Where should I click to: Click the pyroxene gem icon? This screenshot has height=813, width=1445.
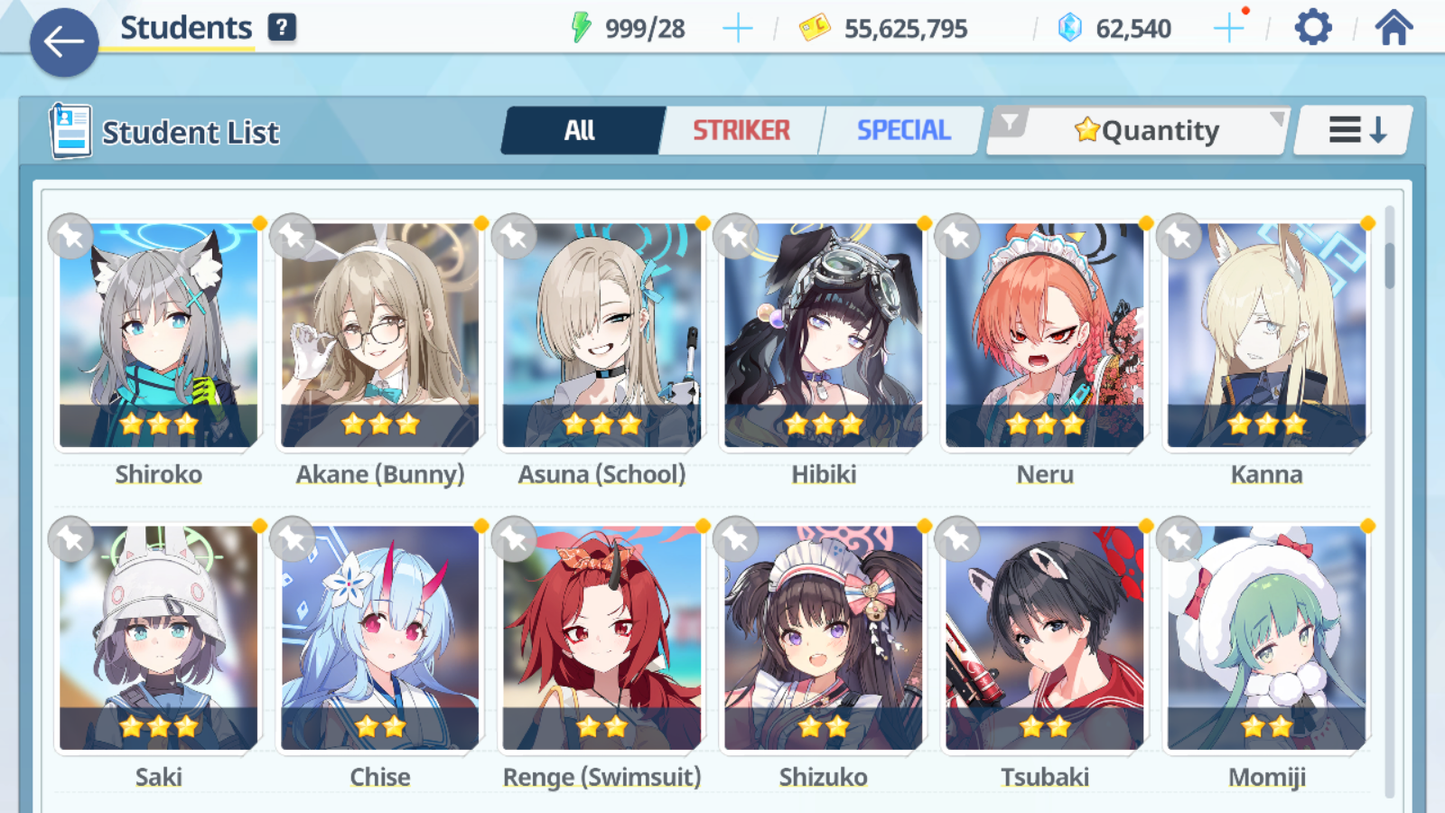click(1072, 28)
